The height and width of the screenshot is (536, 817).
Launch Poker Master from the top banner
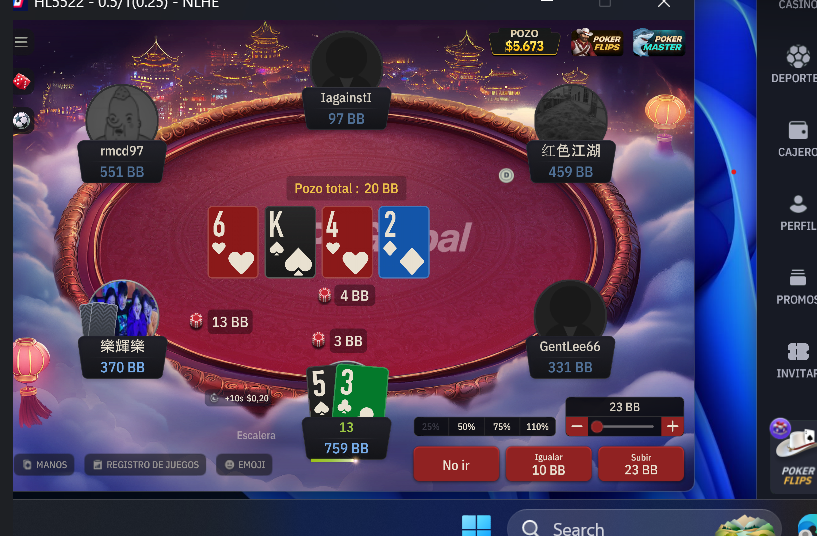[656, 41]
